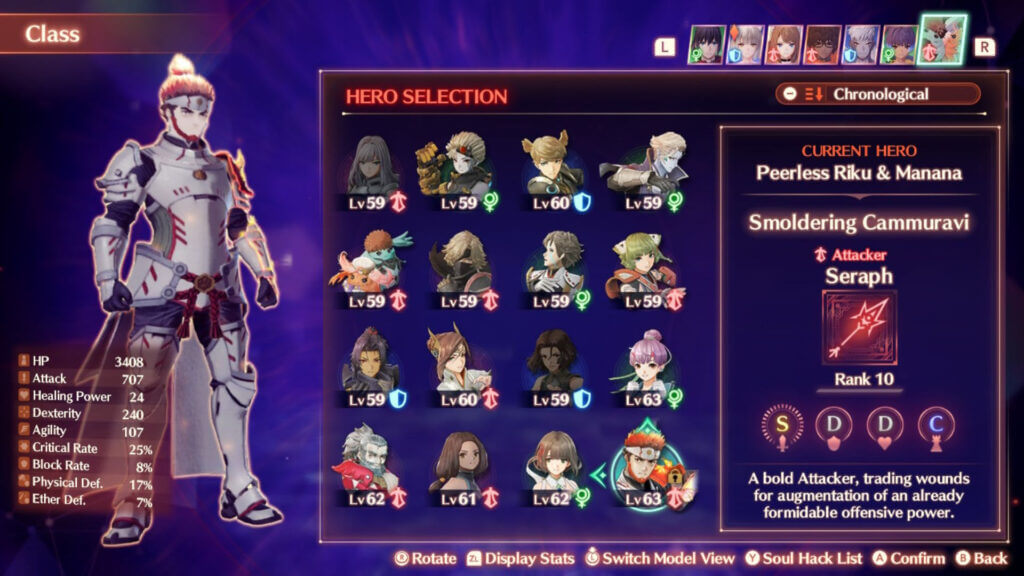Switch to the purple-haired party member tab

point(901,45)
